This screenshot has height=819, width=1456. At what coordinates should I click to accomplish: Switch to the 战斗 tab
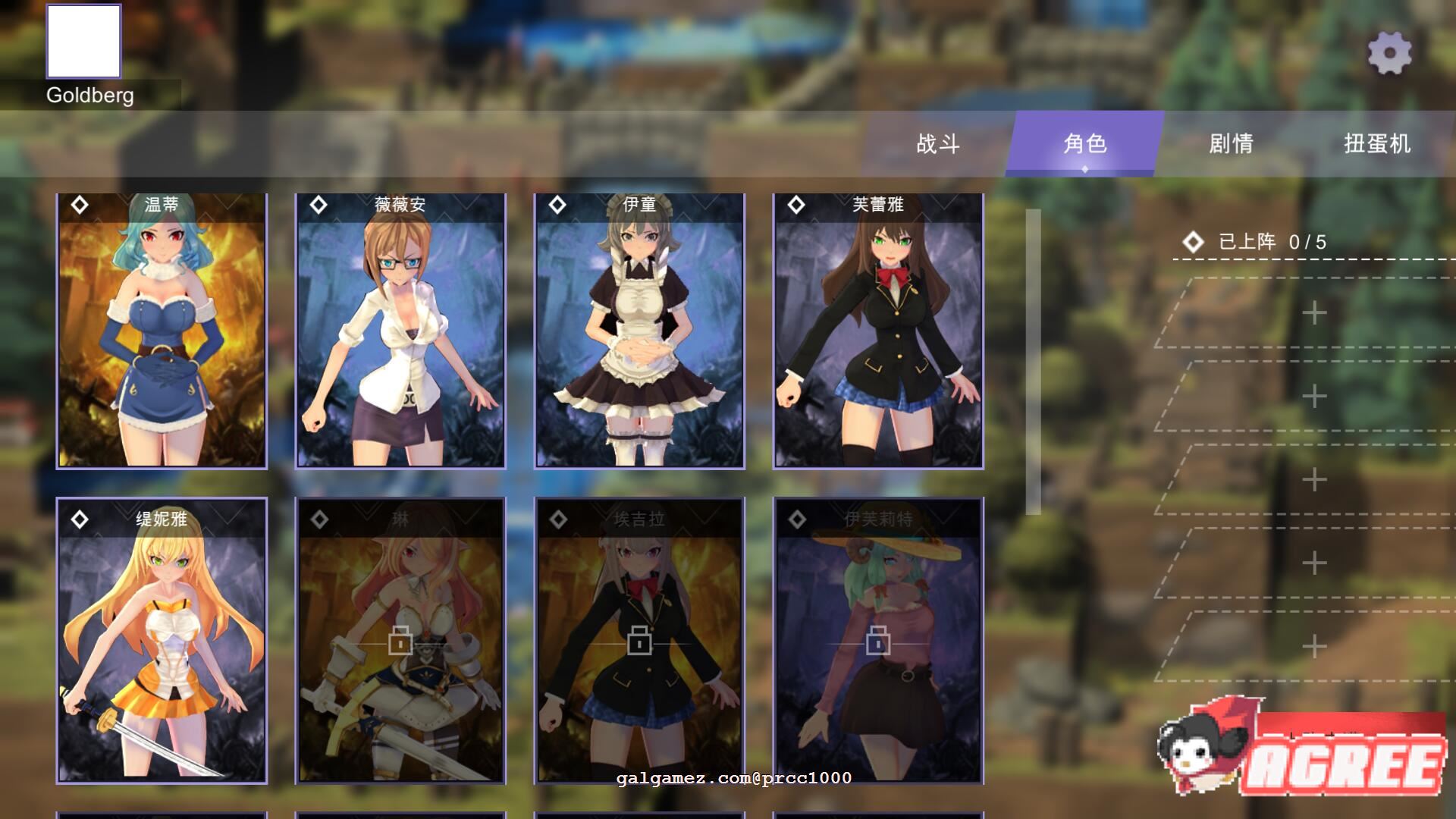(938, 143)
